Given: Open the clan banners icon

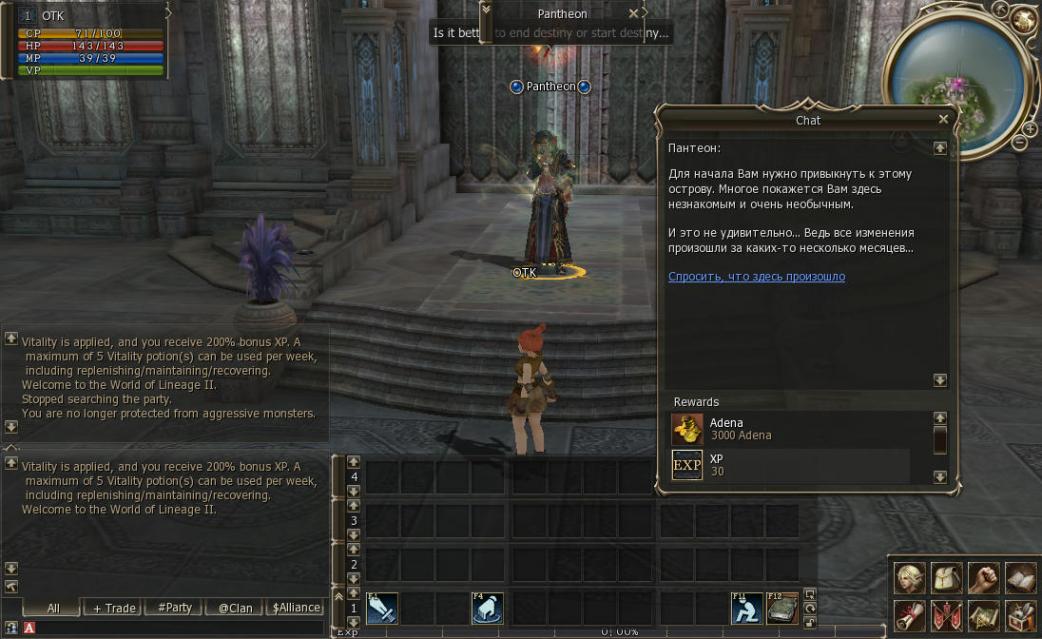Looking at the screenshot, I should pos(946,616).
